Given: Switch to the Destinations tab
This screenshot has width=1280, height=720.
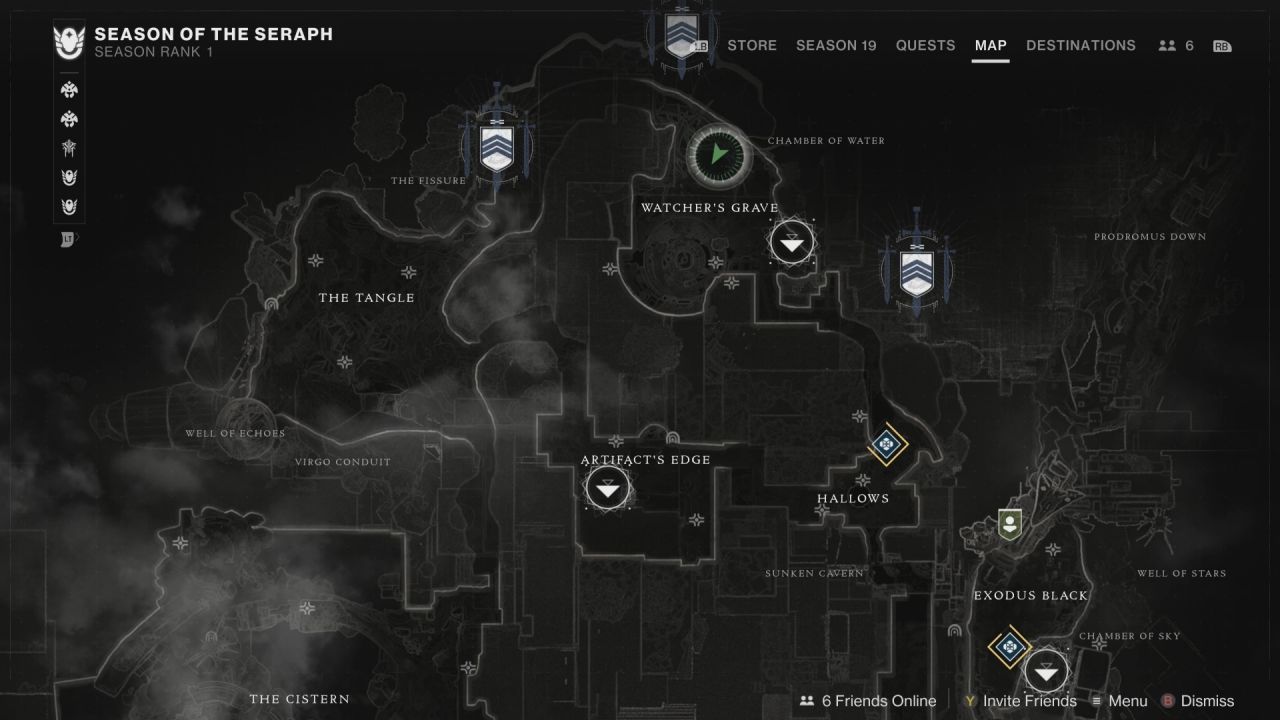Looking at the screenshot, I should coord(1081,45).
